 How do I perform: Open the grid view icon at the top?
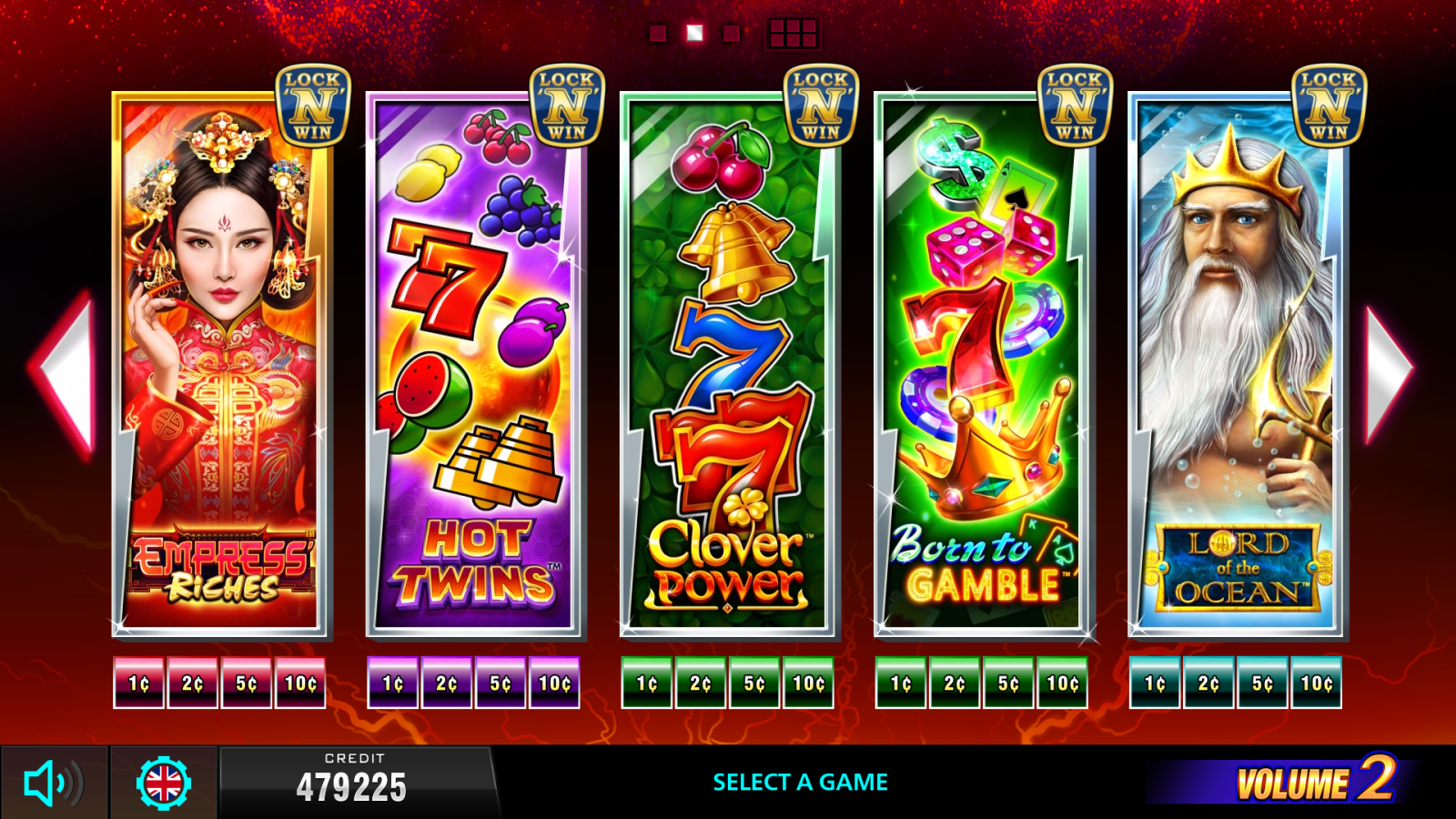(x=794, y=34)
